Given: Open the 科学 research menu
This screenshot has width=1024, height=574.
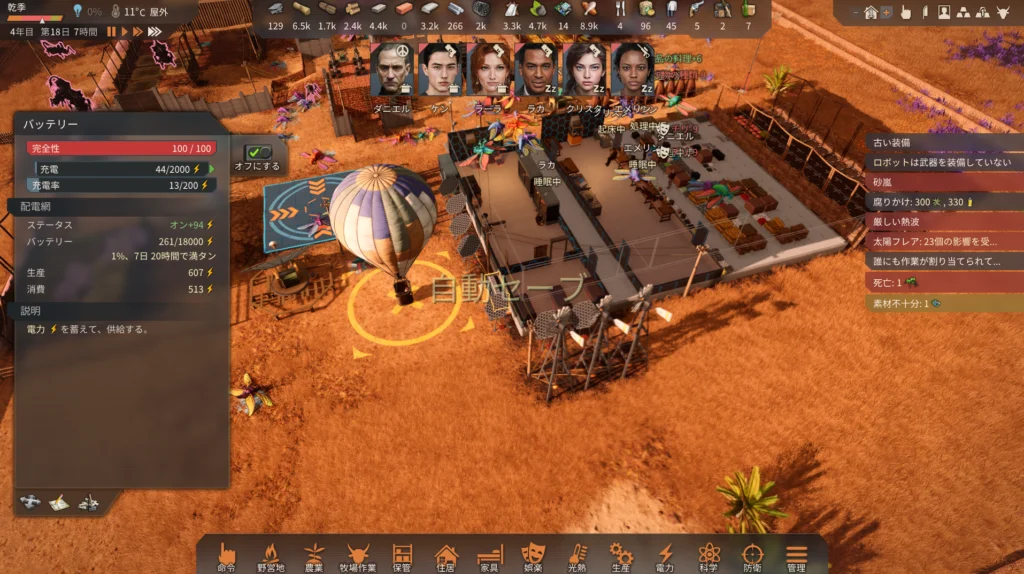Looking at the screenshot, I should 709,555.
